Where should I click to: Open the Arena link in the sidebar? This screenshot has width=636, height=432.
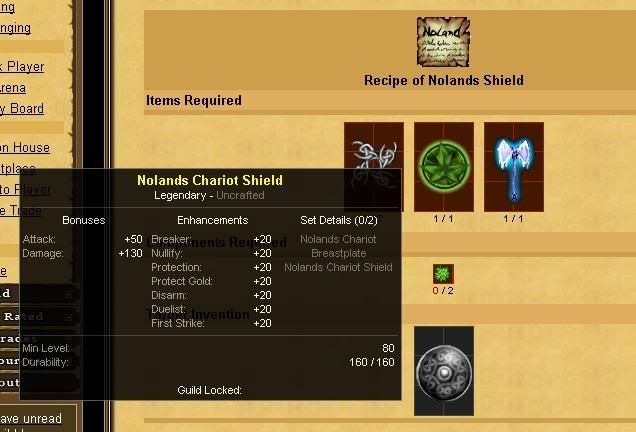13,88
